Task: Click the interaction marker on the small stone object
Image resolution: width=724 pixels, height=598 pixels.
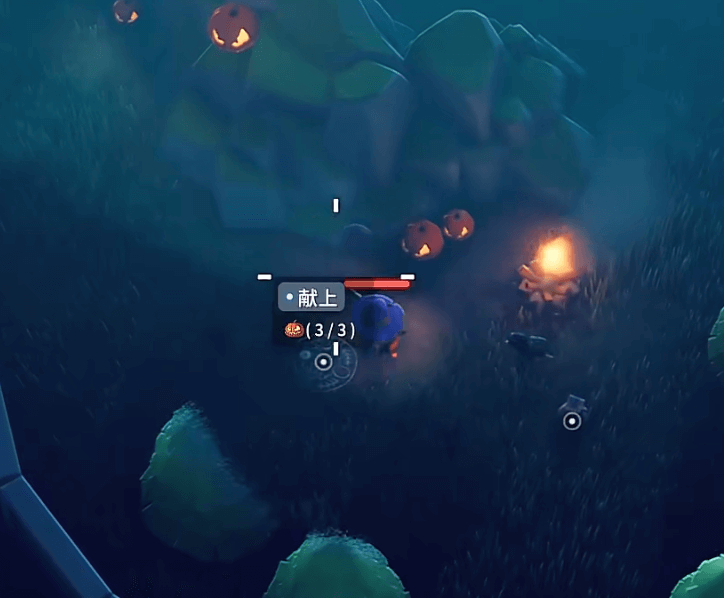Action: (572, 421)
